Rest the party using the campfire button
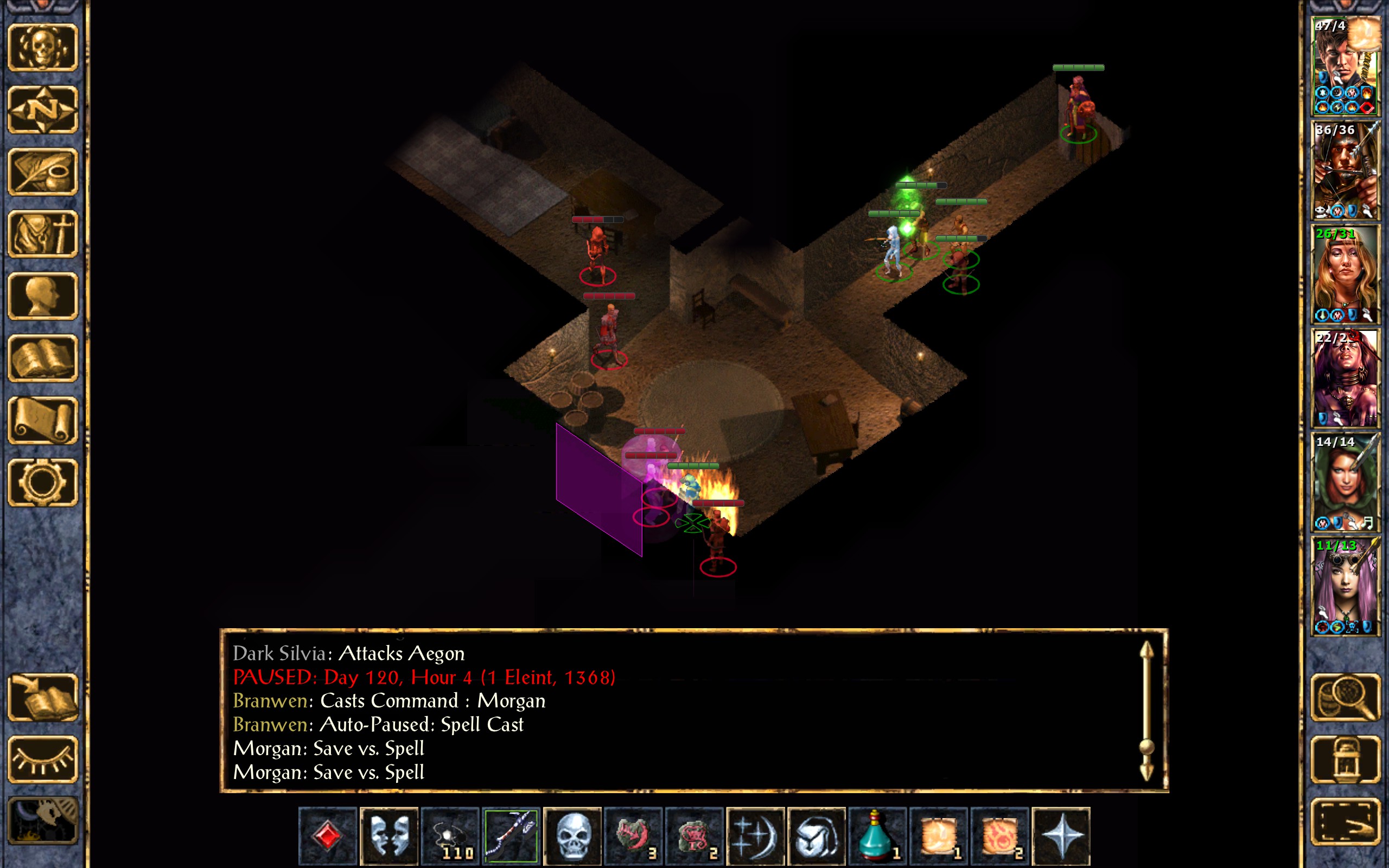 coord(43,821)
